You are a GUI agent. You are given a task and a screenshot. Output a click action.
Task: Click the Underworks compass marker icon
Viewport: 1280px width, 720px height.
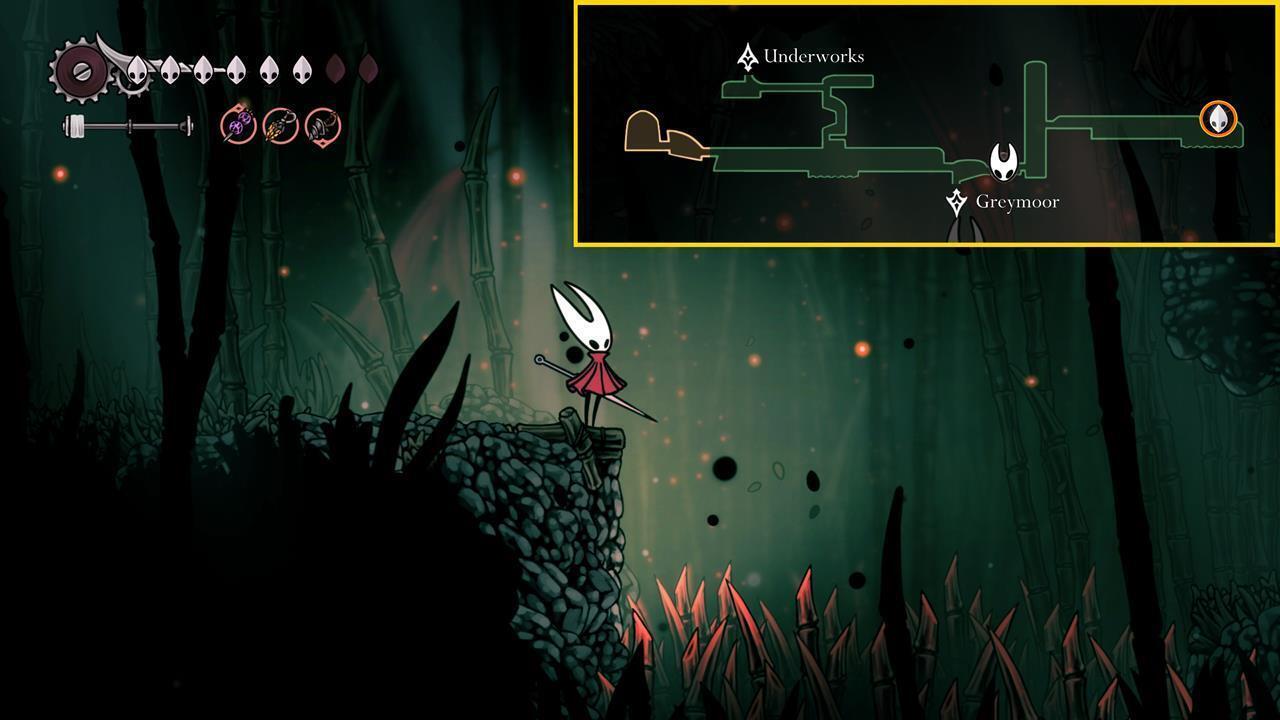[x=747, y=56]
